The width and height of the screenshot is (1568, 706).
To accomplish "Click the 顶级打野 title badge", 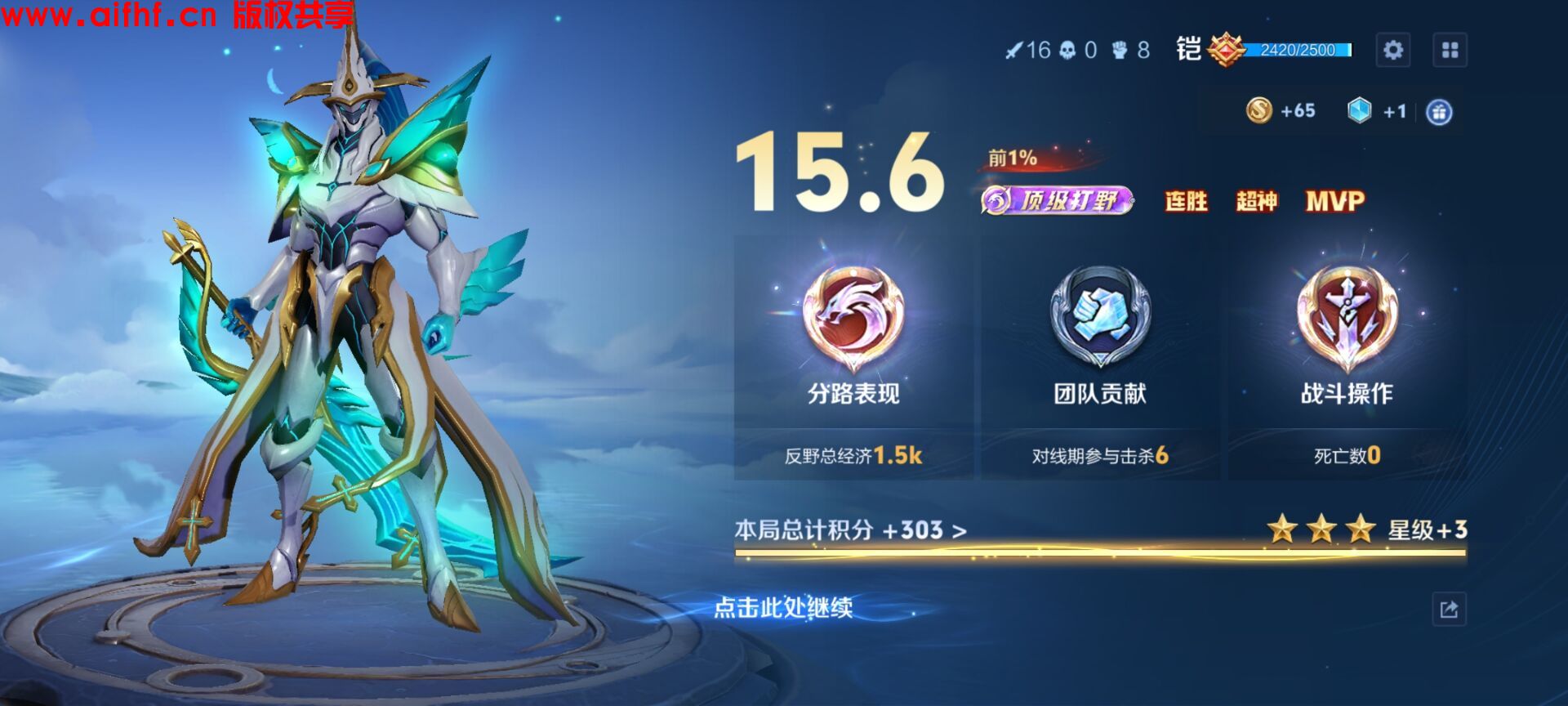I will [1056, 199].
